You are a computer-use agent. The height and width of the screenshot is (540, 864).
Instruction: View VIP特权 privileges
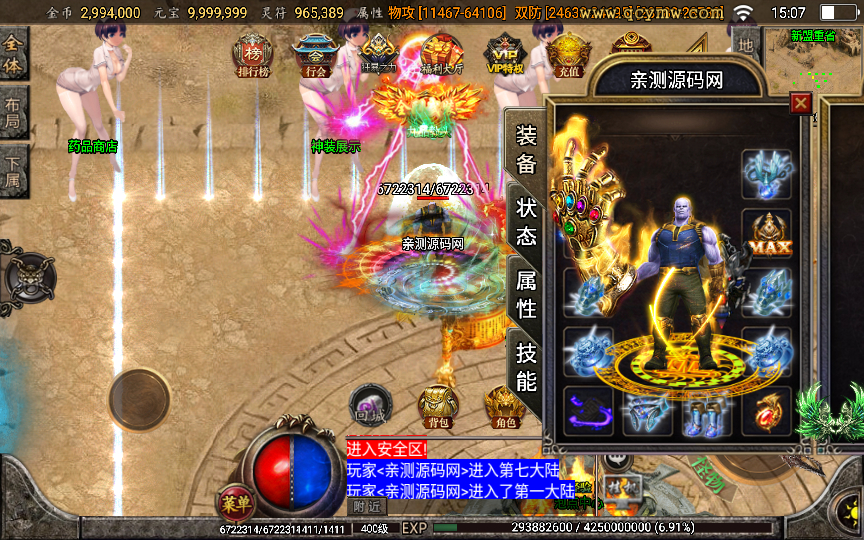(x=505, y=55)
